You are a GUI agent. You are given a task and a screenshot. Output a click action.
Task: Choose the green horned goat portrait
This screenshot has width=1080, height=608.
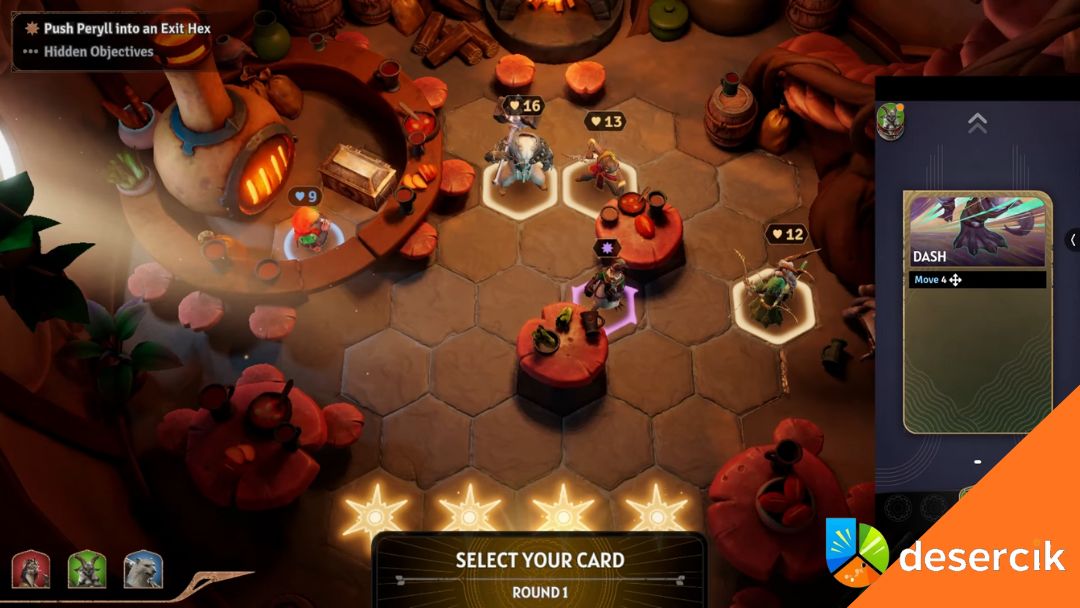pyautogui.click(x=87, y=570)
